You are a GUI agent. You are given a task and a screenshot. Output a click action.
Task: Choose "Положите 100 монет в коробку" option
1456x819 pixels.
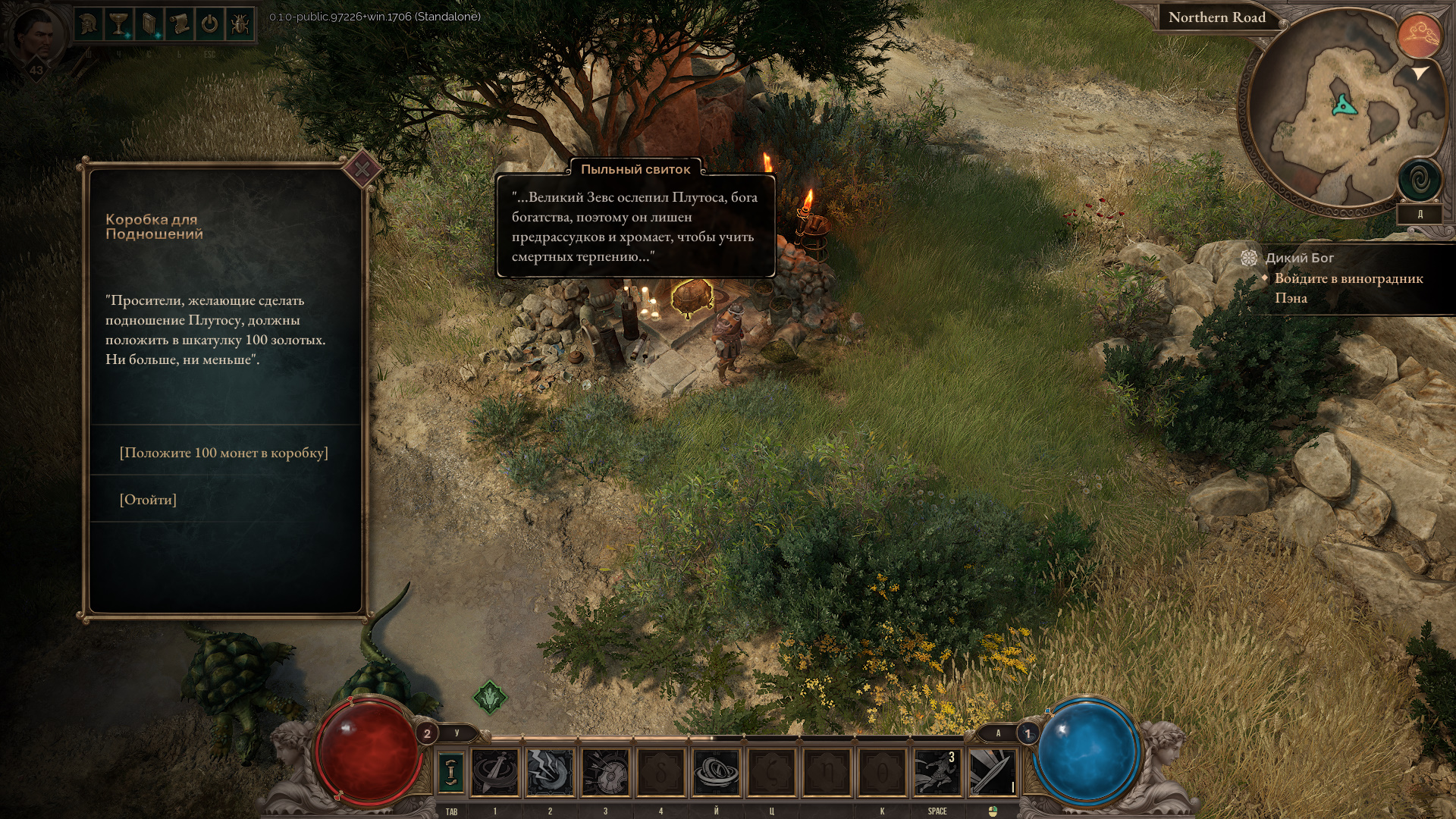coord(224,453)
